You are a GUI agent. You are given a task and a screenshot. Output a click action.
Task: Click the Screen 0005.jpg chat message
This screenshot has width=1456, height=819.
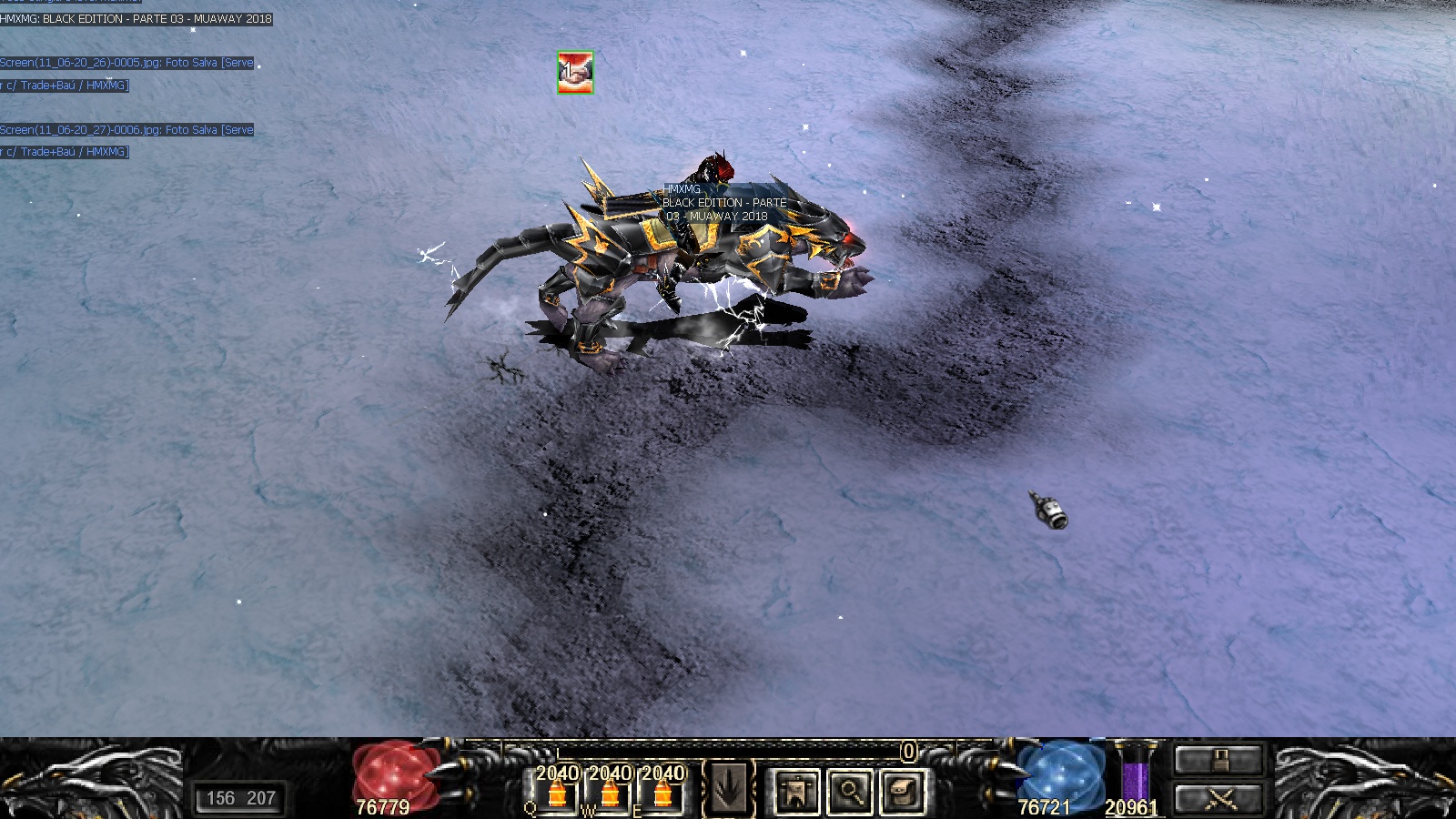click(127, 63)
